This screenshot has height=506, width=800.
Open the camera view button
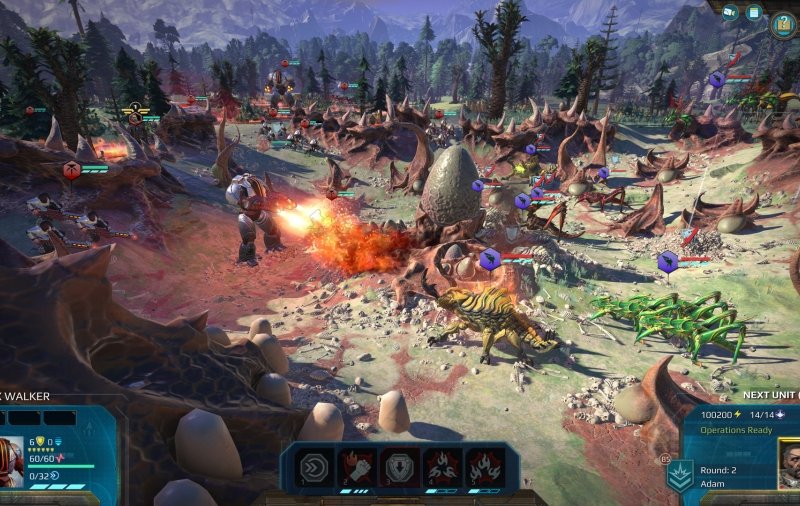[730, 13]
